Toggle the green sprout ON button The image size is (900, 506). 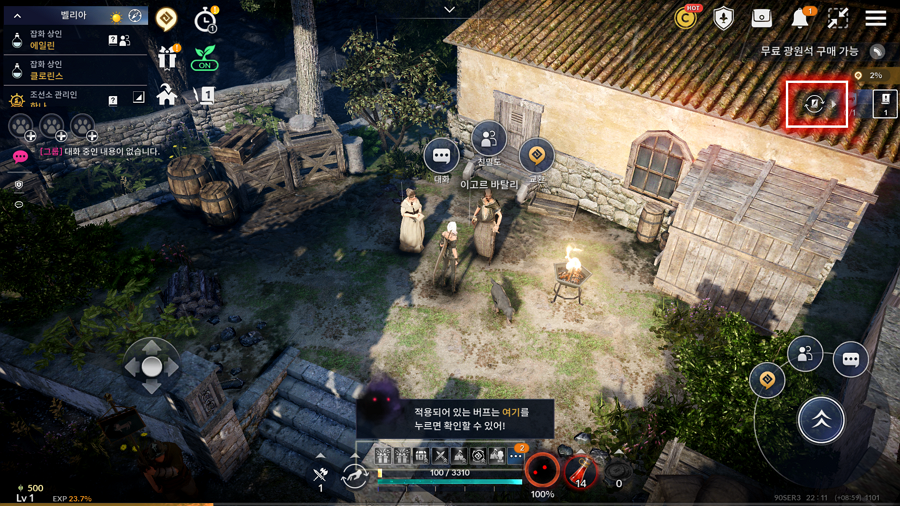tap(205, 58)
